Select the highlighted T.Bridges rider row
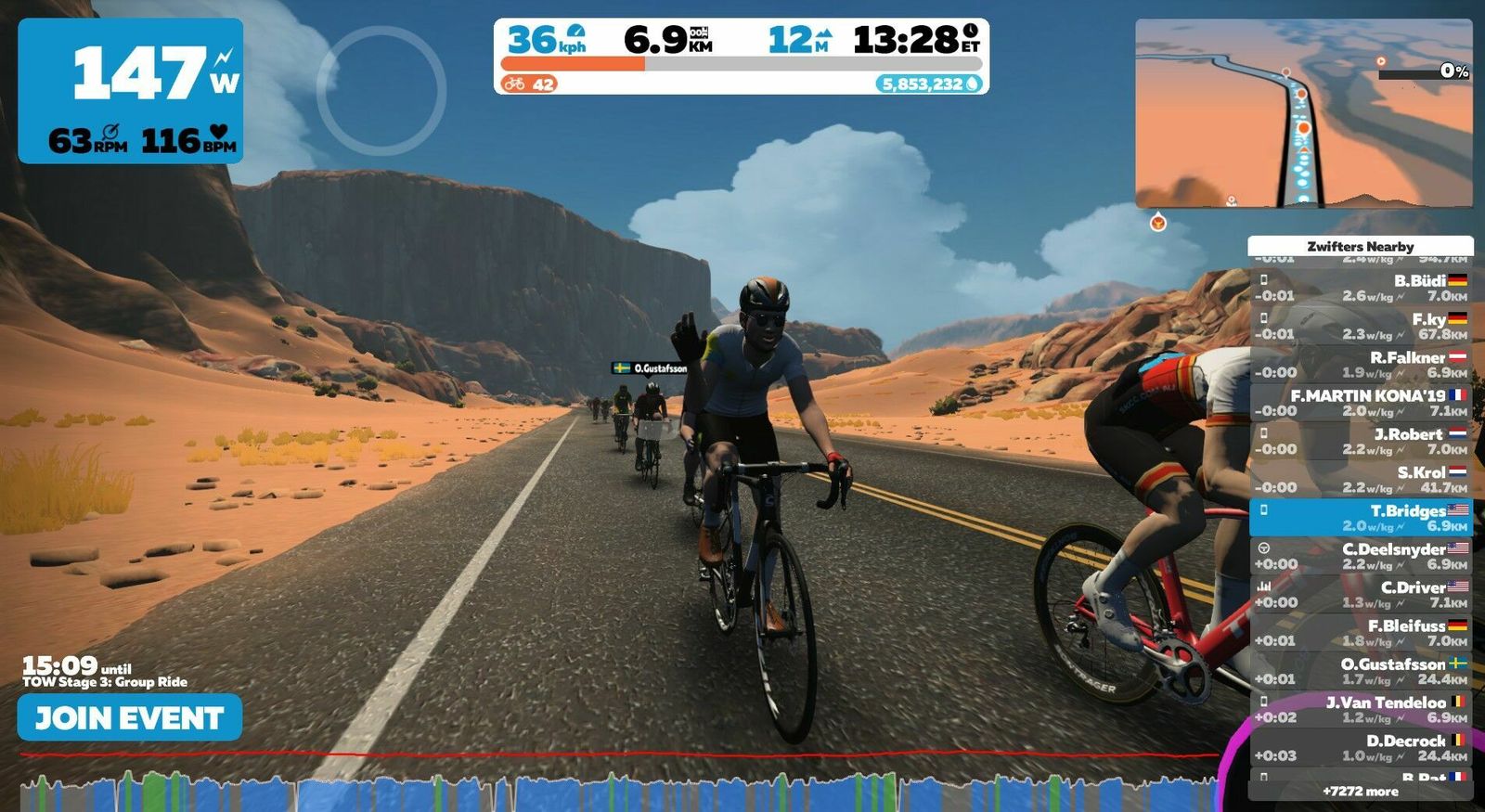Image resolution: width=1485 pixels, height=812 pixels. (1360, 518)
